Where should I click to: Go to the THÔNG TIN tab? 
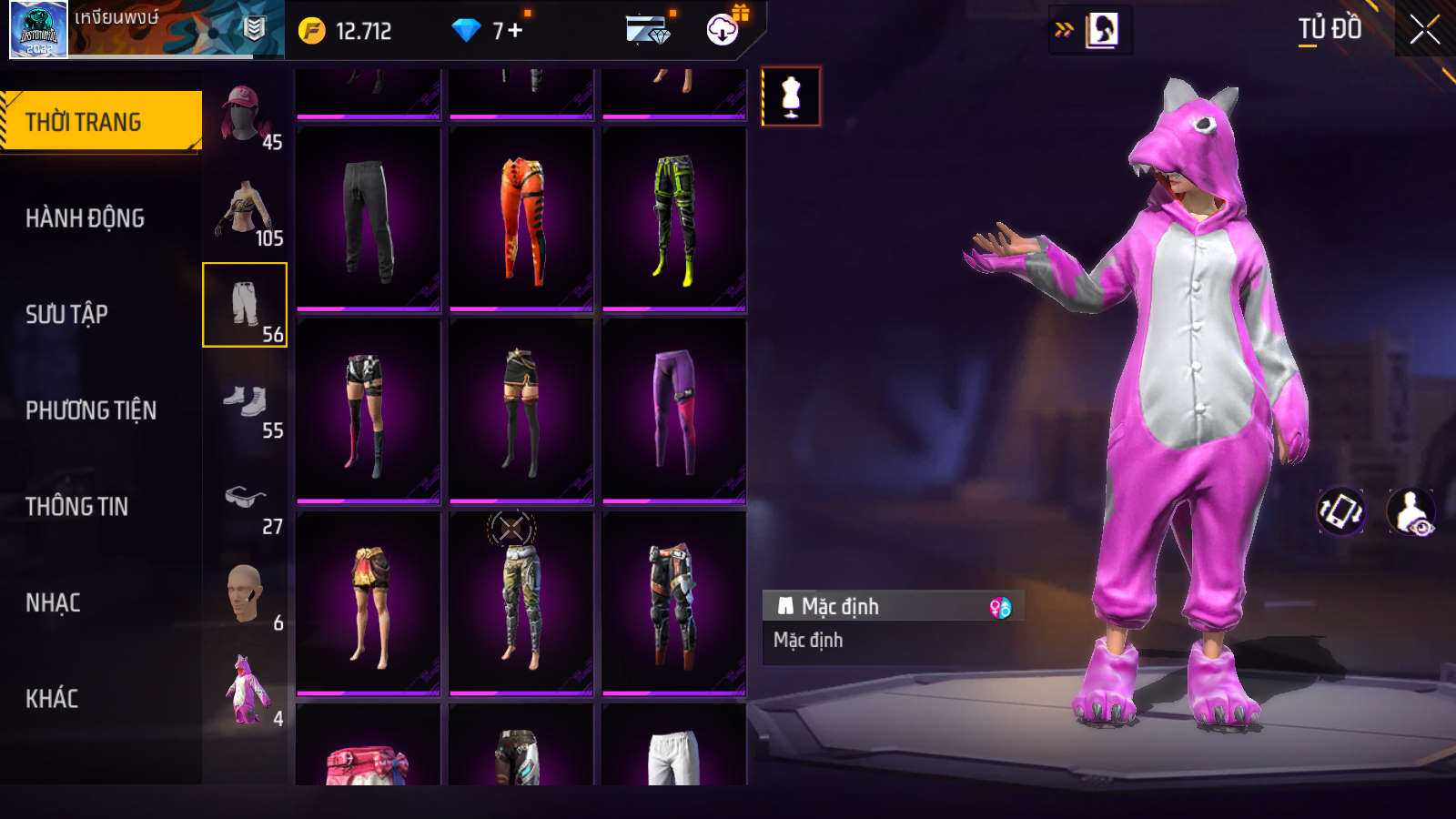[x=76, y=507]
